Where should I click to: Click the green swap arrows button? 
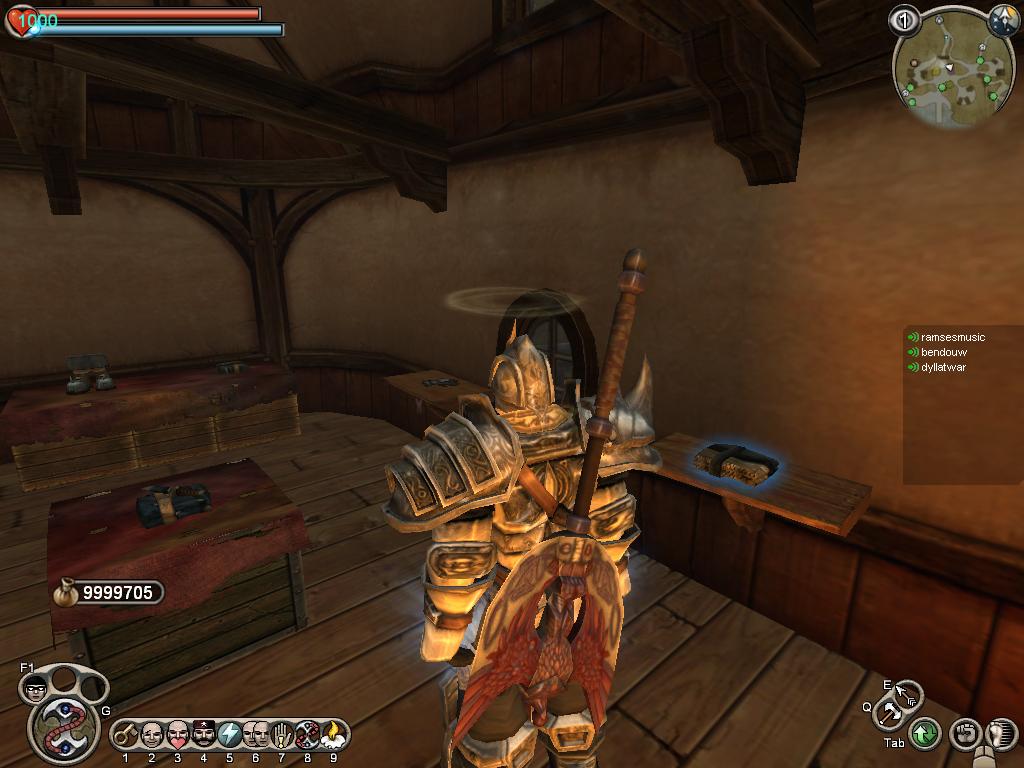[x=925, y=735]
